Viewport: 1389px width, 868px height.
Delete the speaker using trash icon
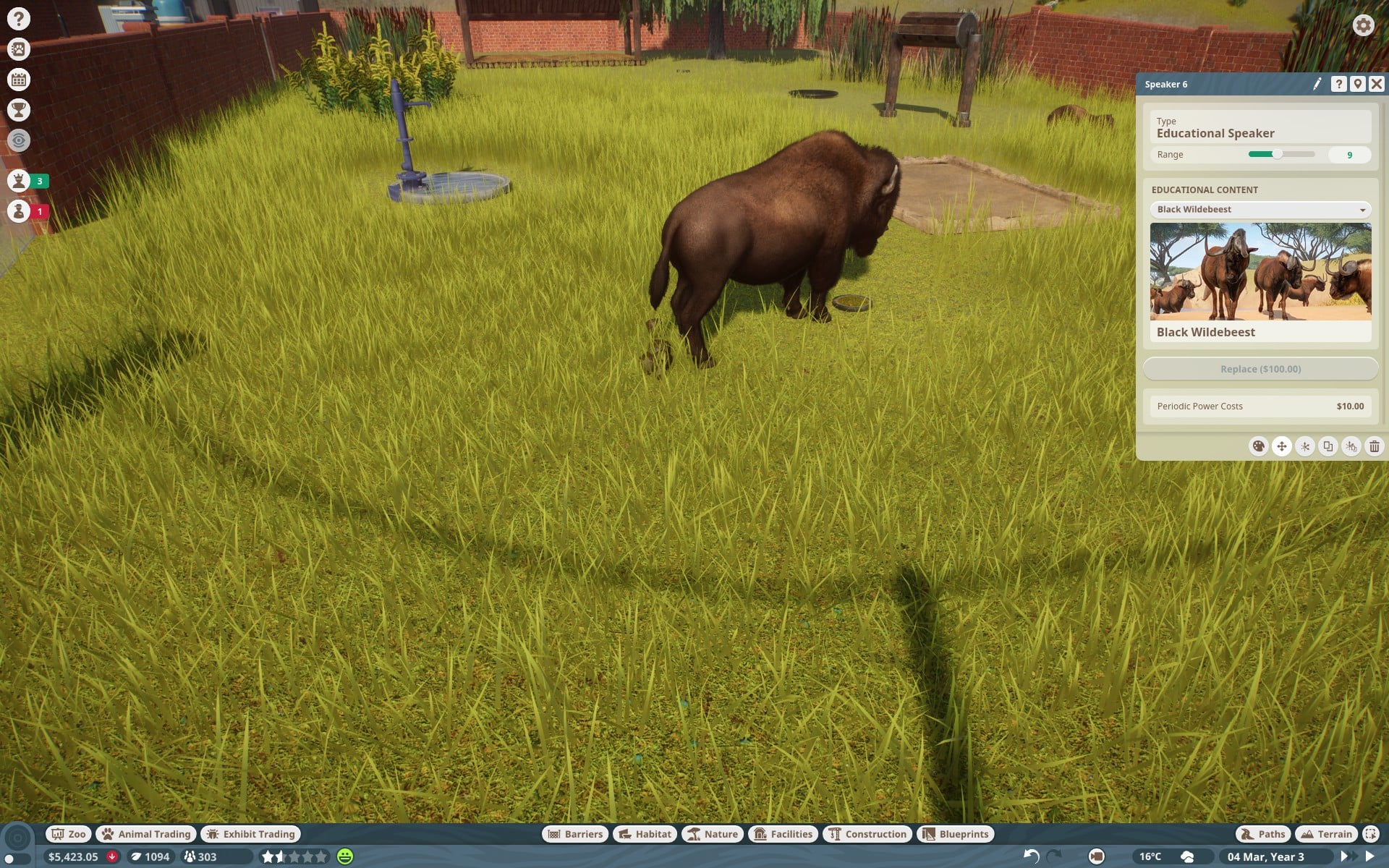point(1374,446)
